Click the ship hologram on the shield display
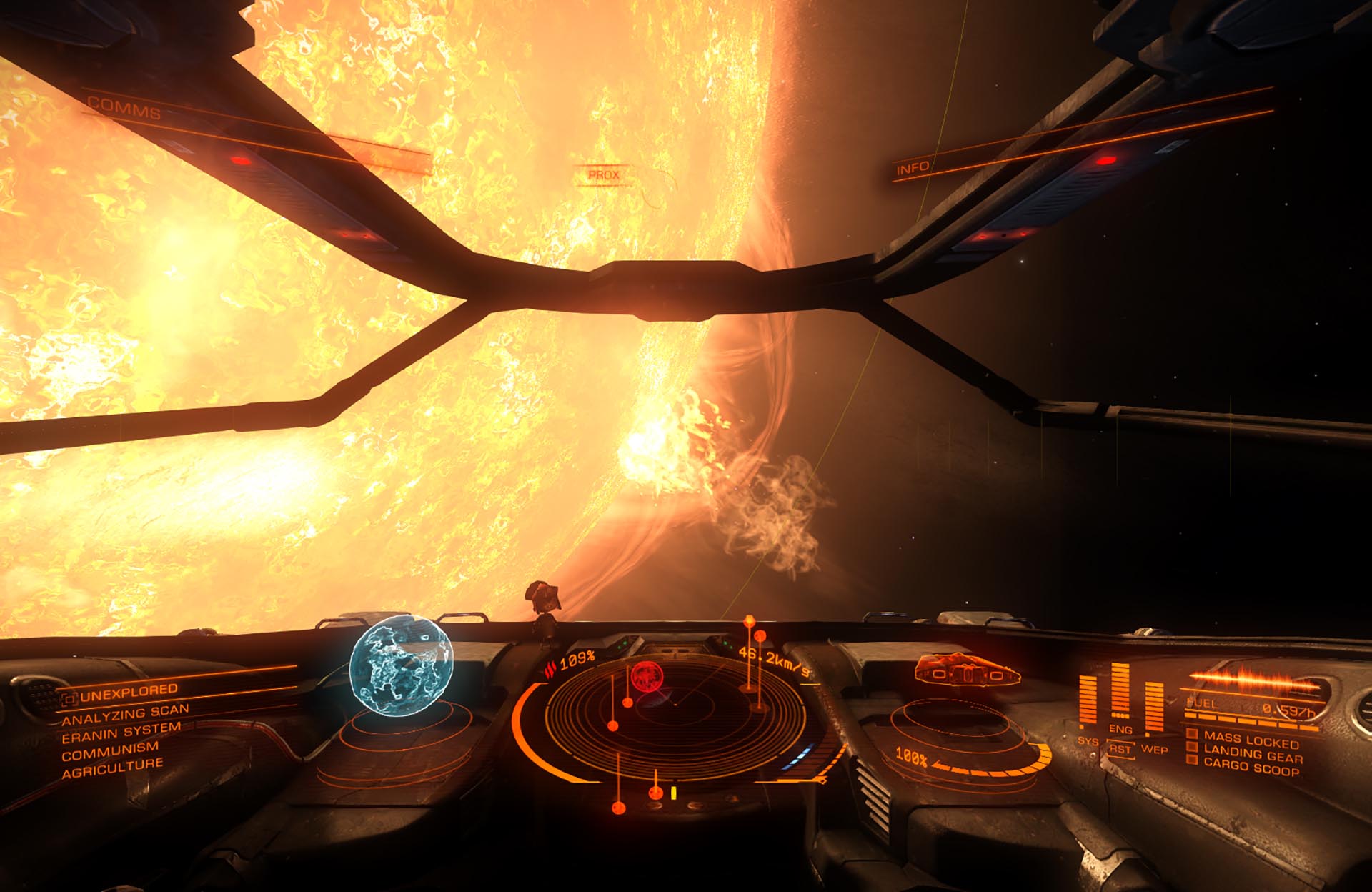Screen dimensions: 1372x892 [x=966, y=671]
